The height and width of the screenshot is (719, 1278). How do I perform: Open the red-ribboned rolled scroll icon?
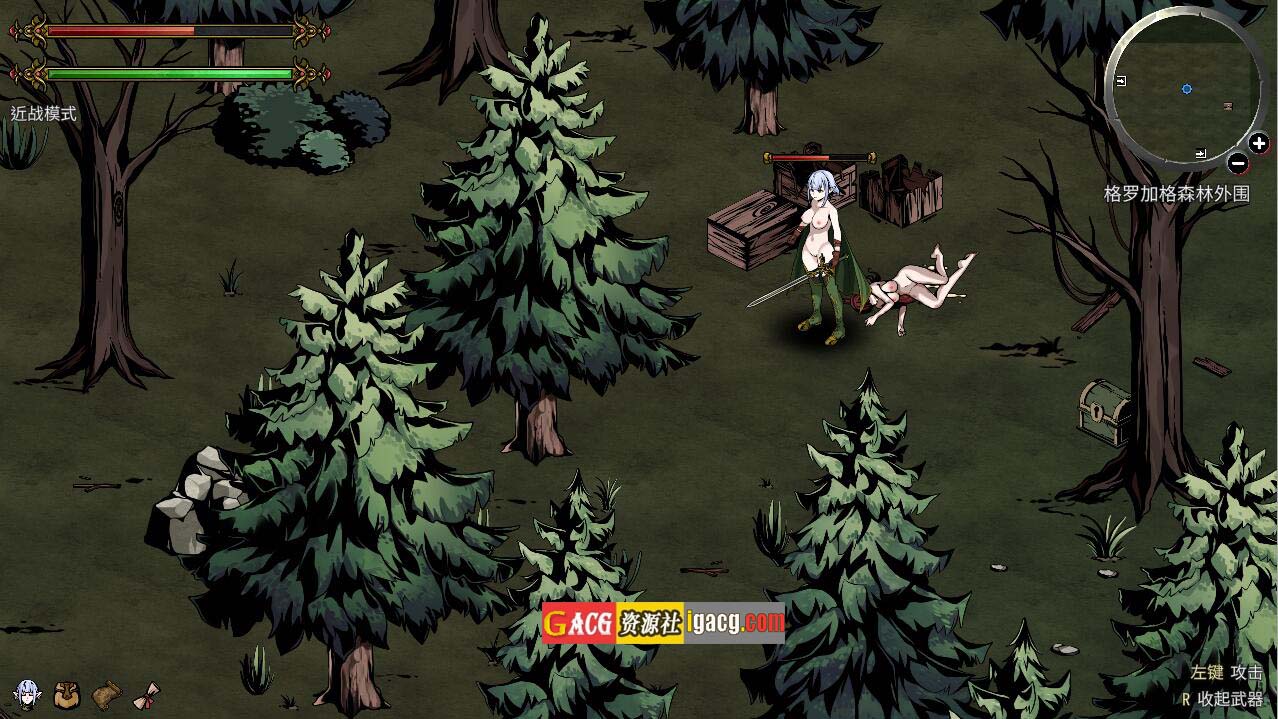click(x=148, y=693)
